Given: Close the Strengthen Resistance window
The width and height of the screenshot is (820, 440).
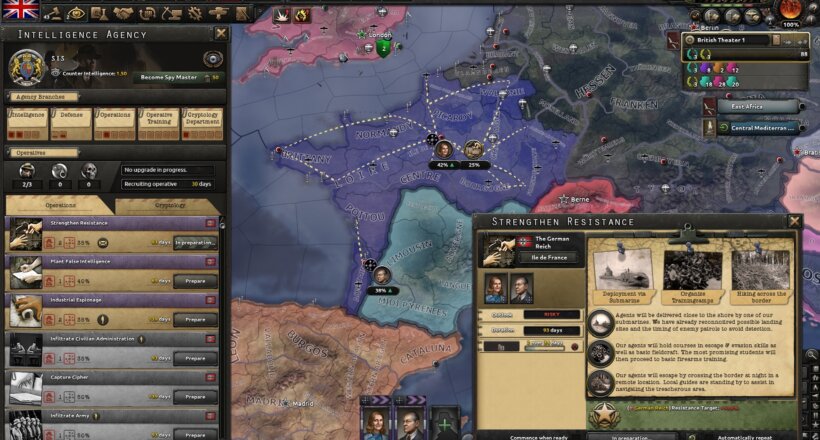Looking at the screenshot, I should click(x=794, y=221).
